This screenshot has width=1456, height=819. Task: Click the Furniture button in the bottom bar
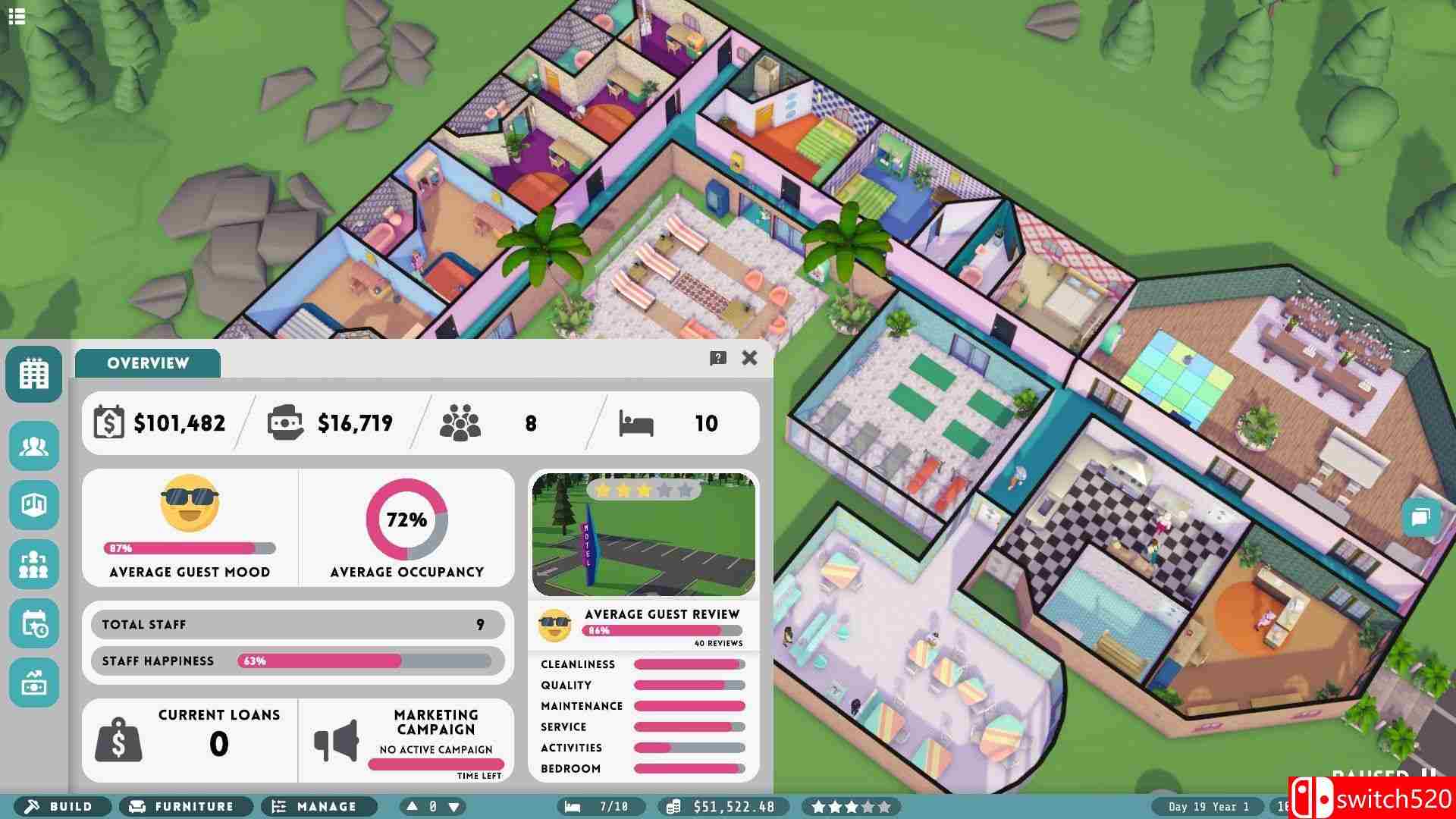click(184, 806)
